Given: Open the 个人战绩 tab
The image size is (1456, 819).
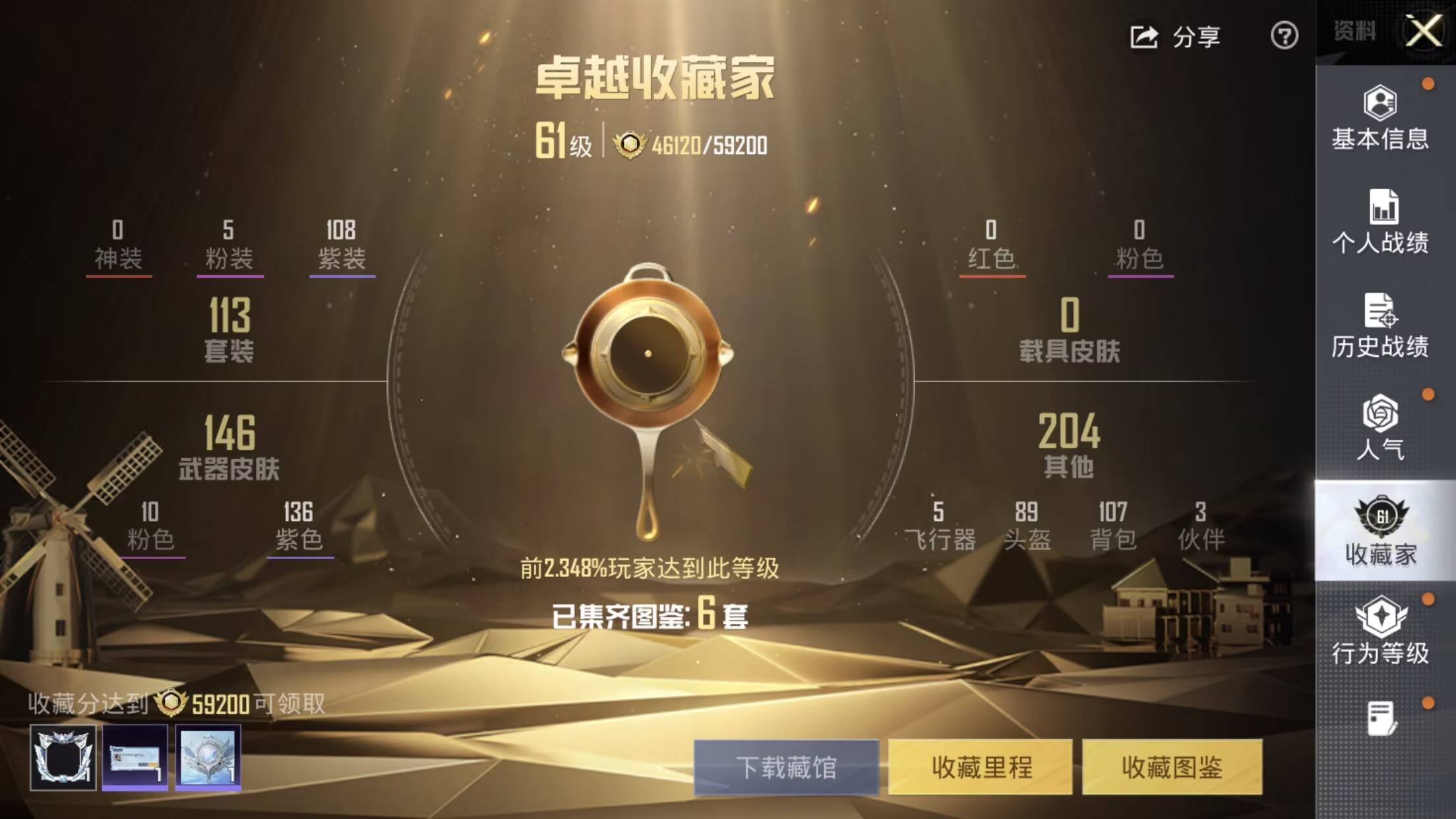Looking at the screenshot, I should [1380, 222].
